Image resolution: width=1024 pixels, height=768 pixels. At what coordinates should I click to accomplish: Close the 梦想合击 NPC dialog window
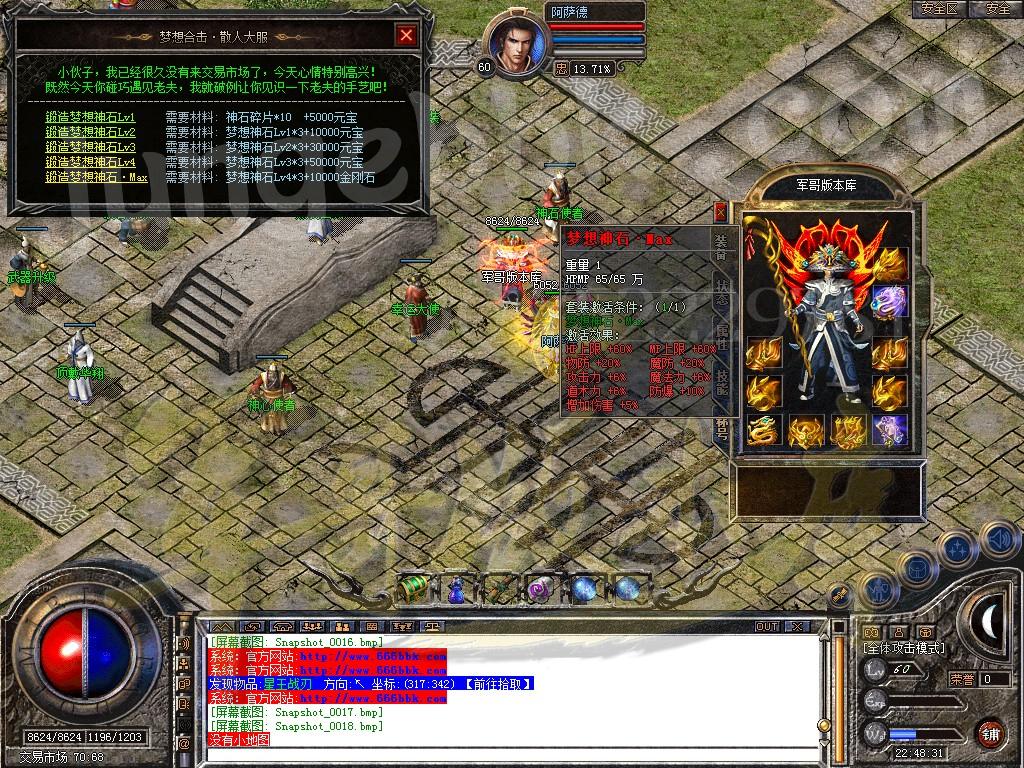point(406,36)
